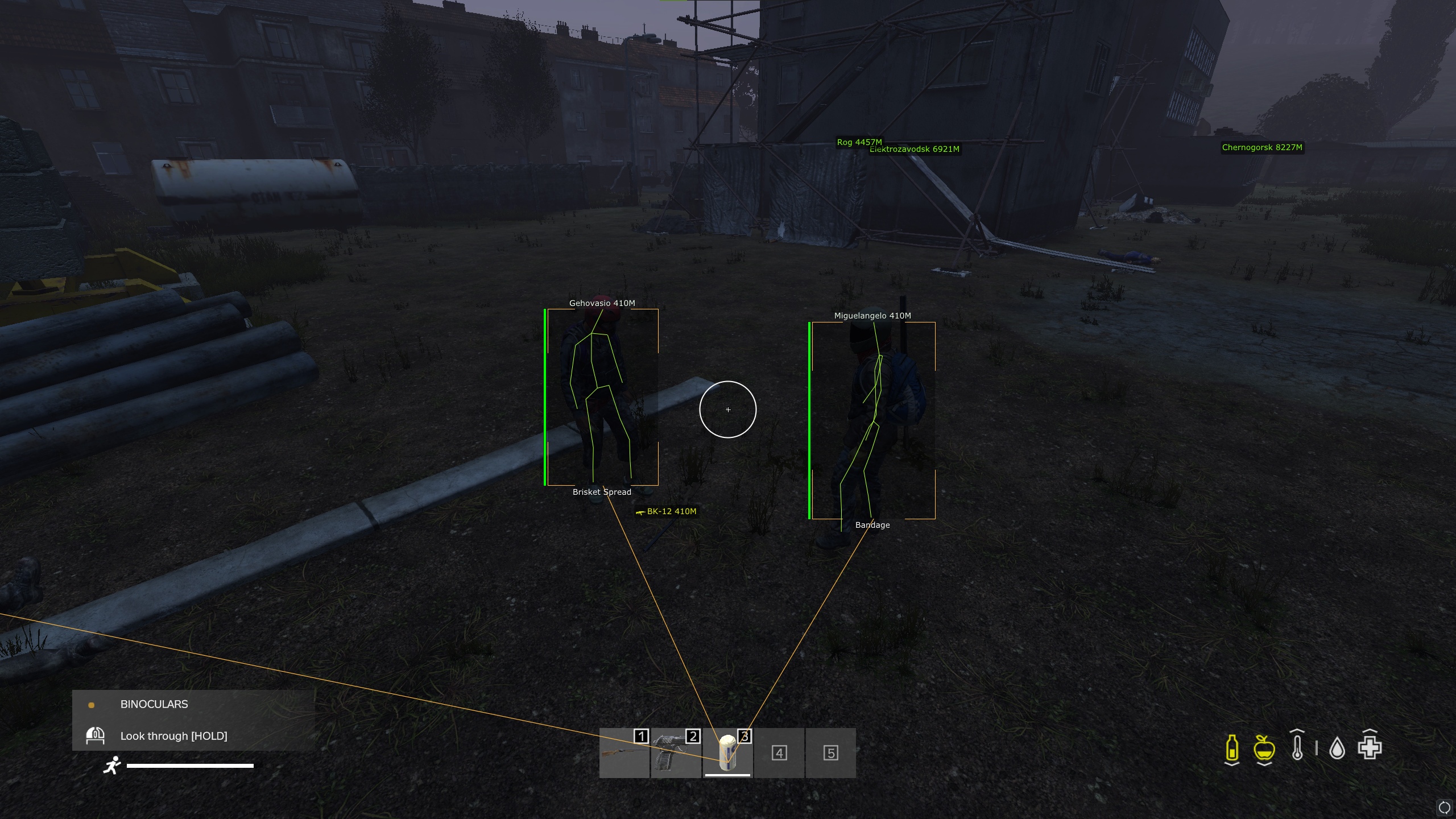The height and width of the screenshot is (819, 1456).
Task: Click the yellow hydration bottle status icon
Action: point(1232,748)
